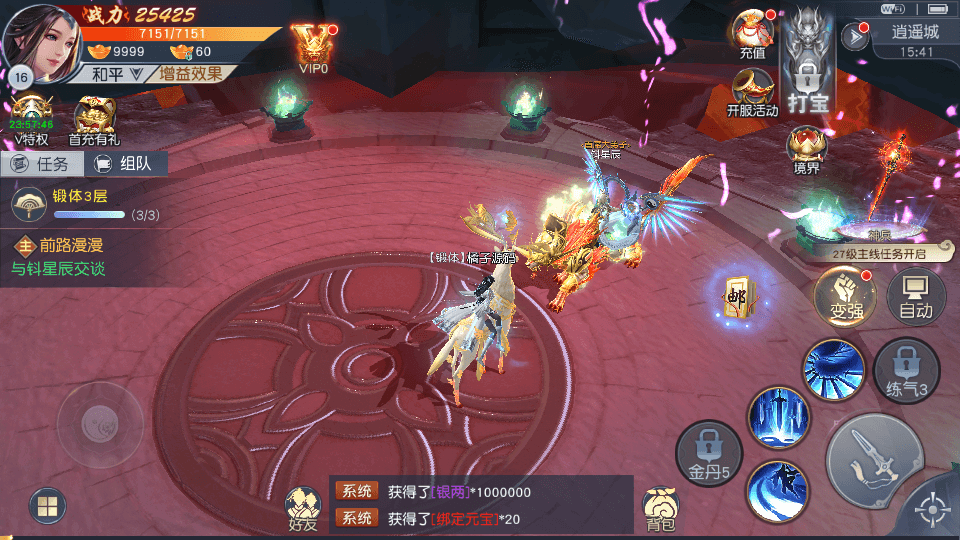
Task: Open the 好友 friends list
Action: point(301,508)
